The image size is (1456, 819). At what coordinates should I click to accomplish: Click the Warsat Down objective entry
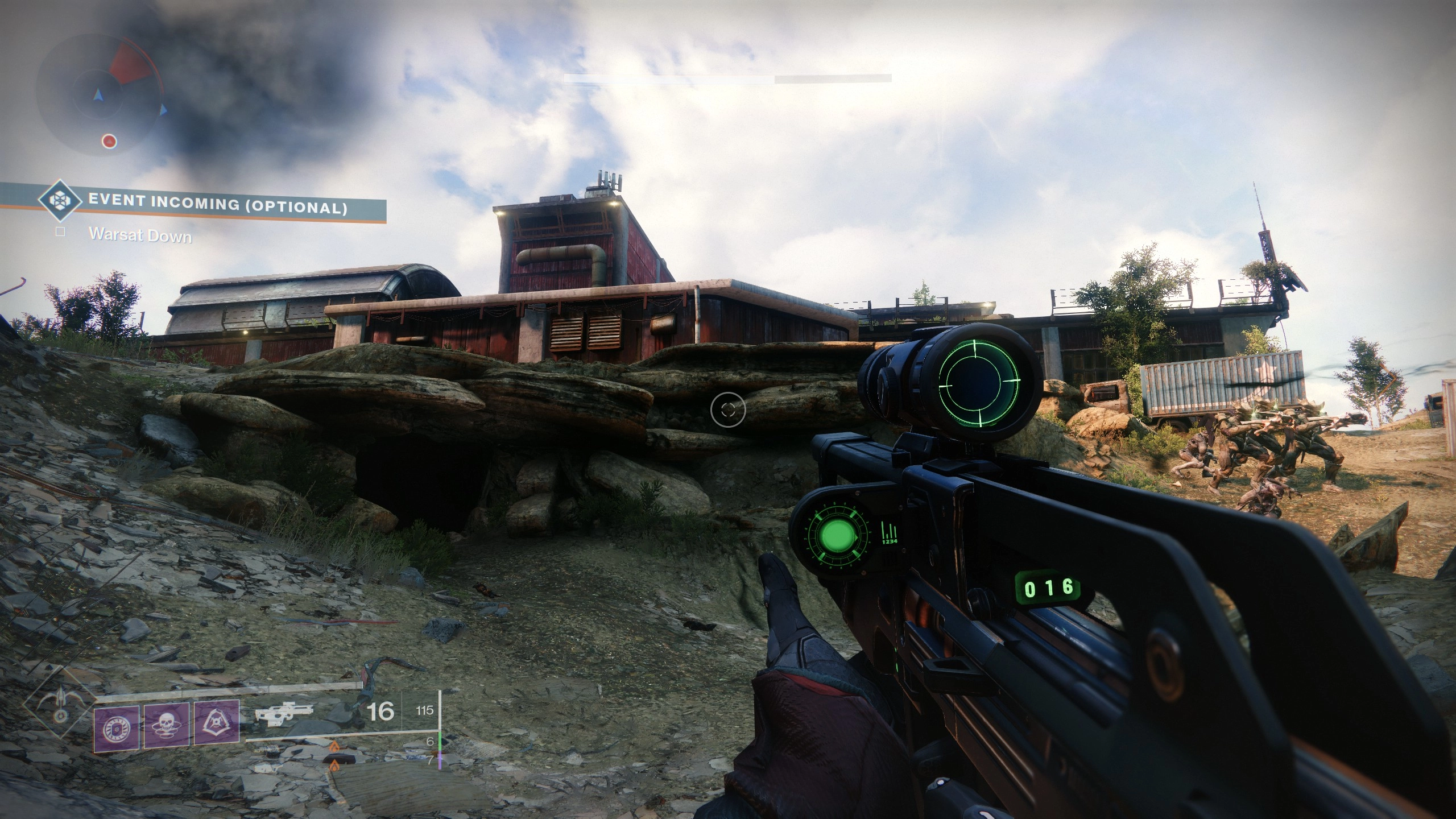coord(140,235)
